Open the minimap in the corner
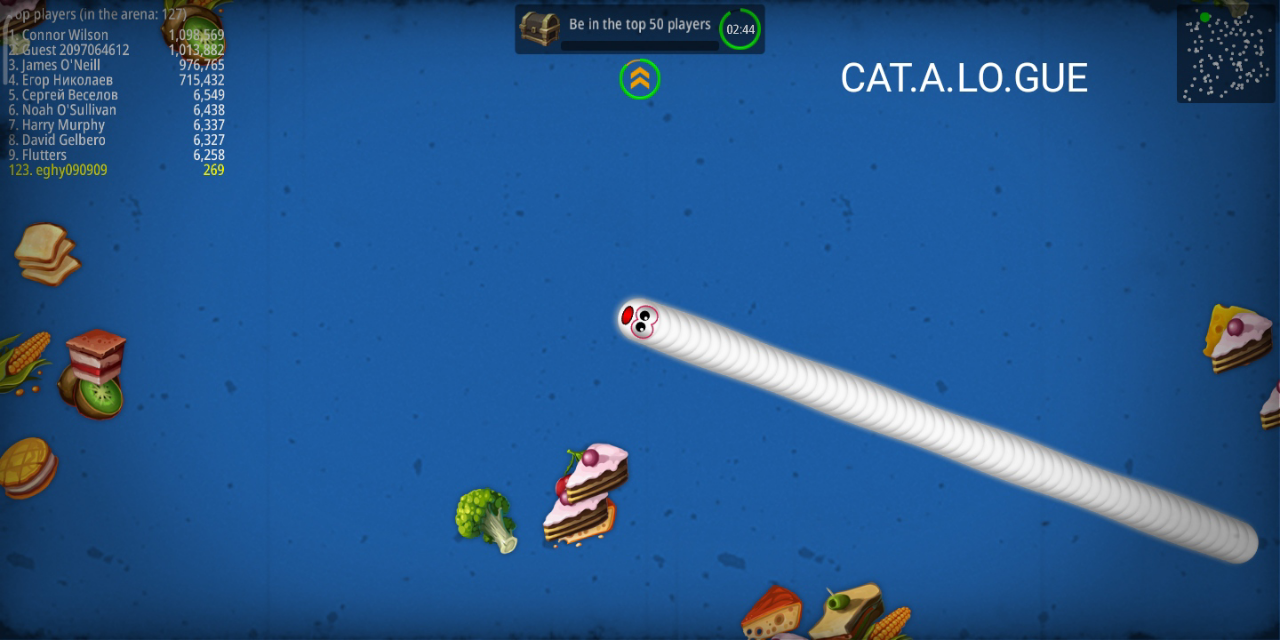This screenshot has height=640, width=1280. pyautogui.click(x=1226, y=53)
